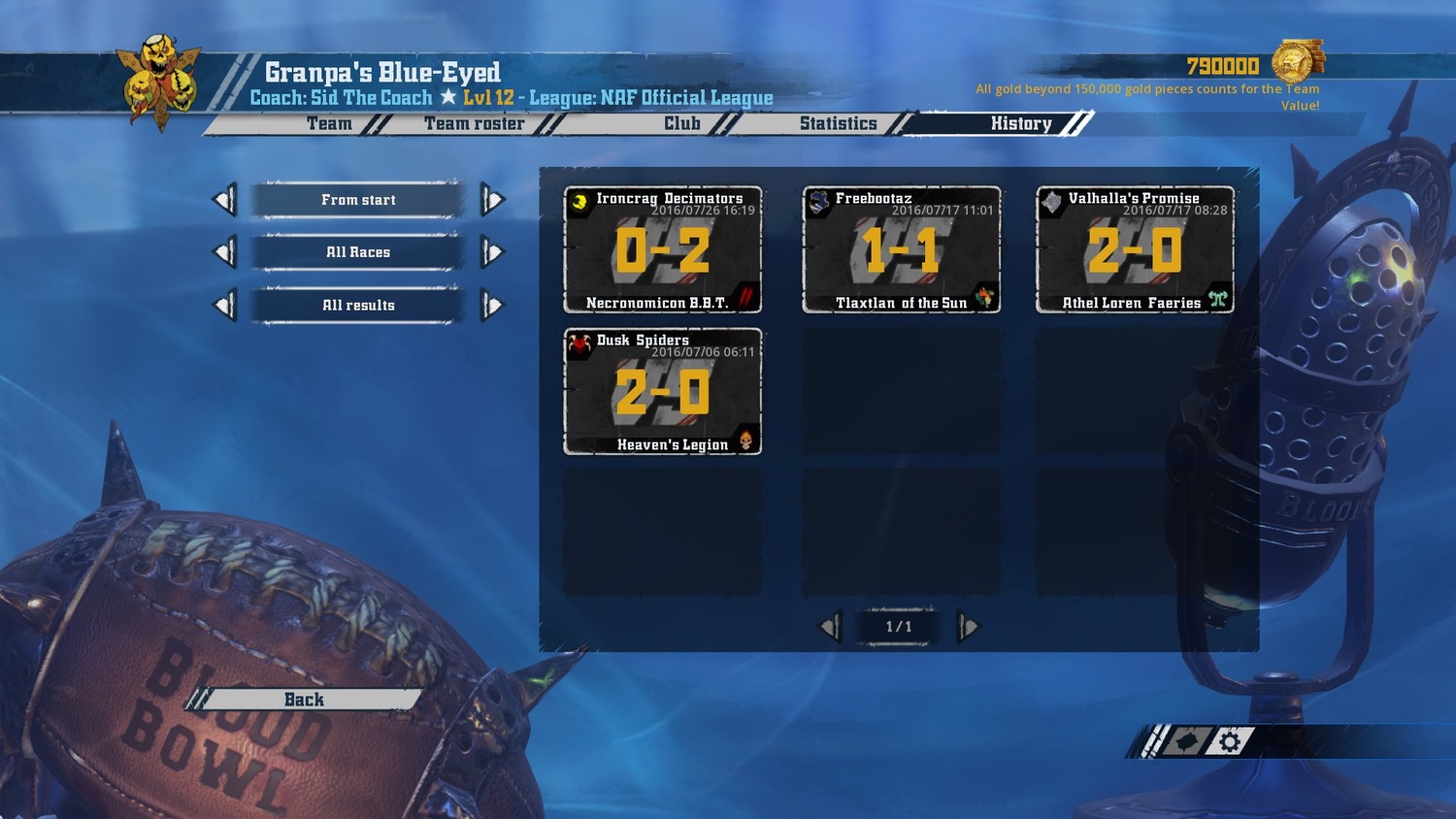Advance the All results filter right

tap(493, 306)
